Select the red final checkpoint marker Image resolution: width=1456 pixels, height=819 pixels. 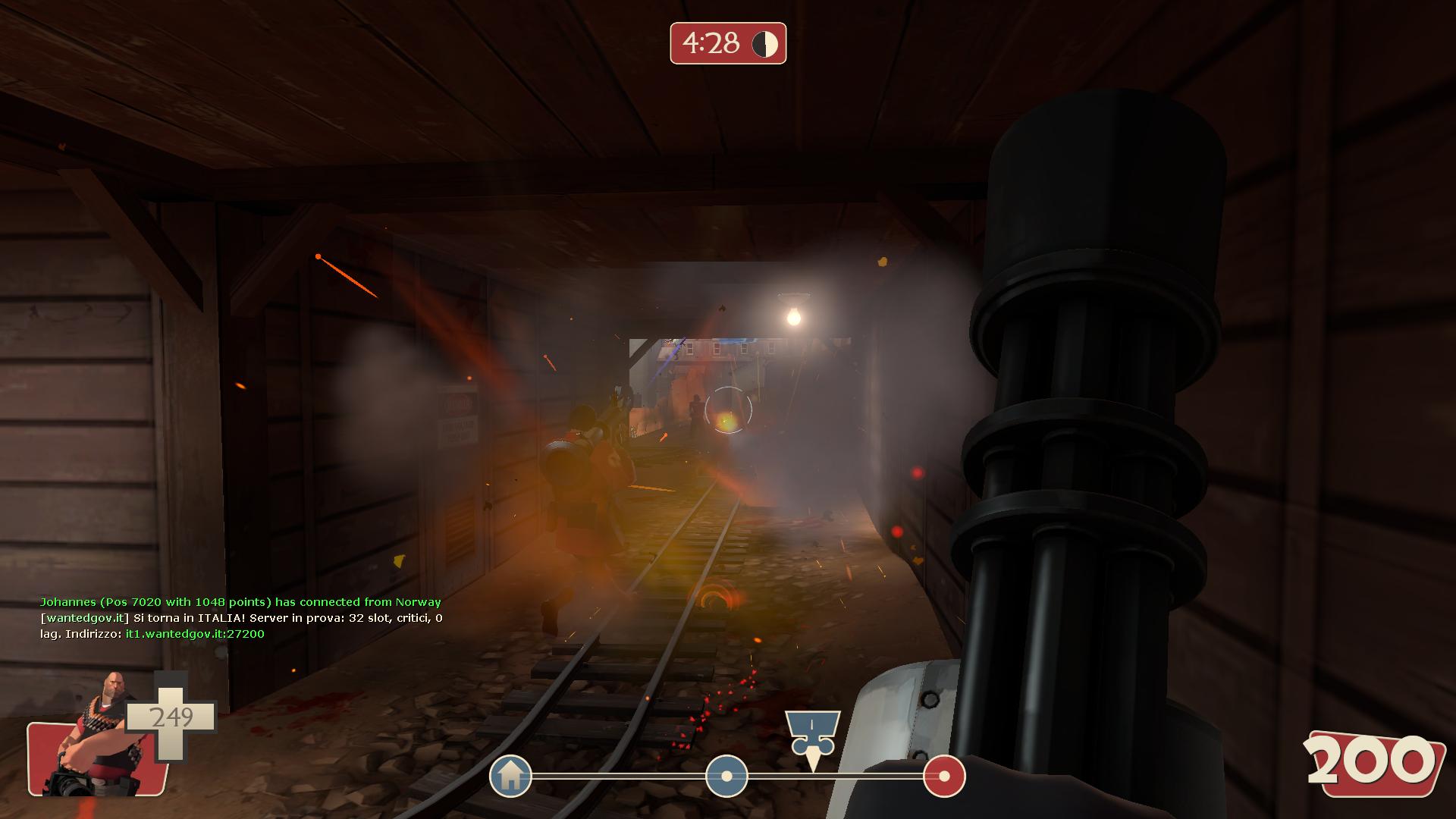[944, 776]
